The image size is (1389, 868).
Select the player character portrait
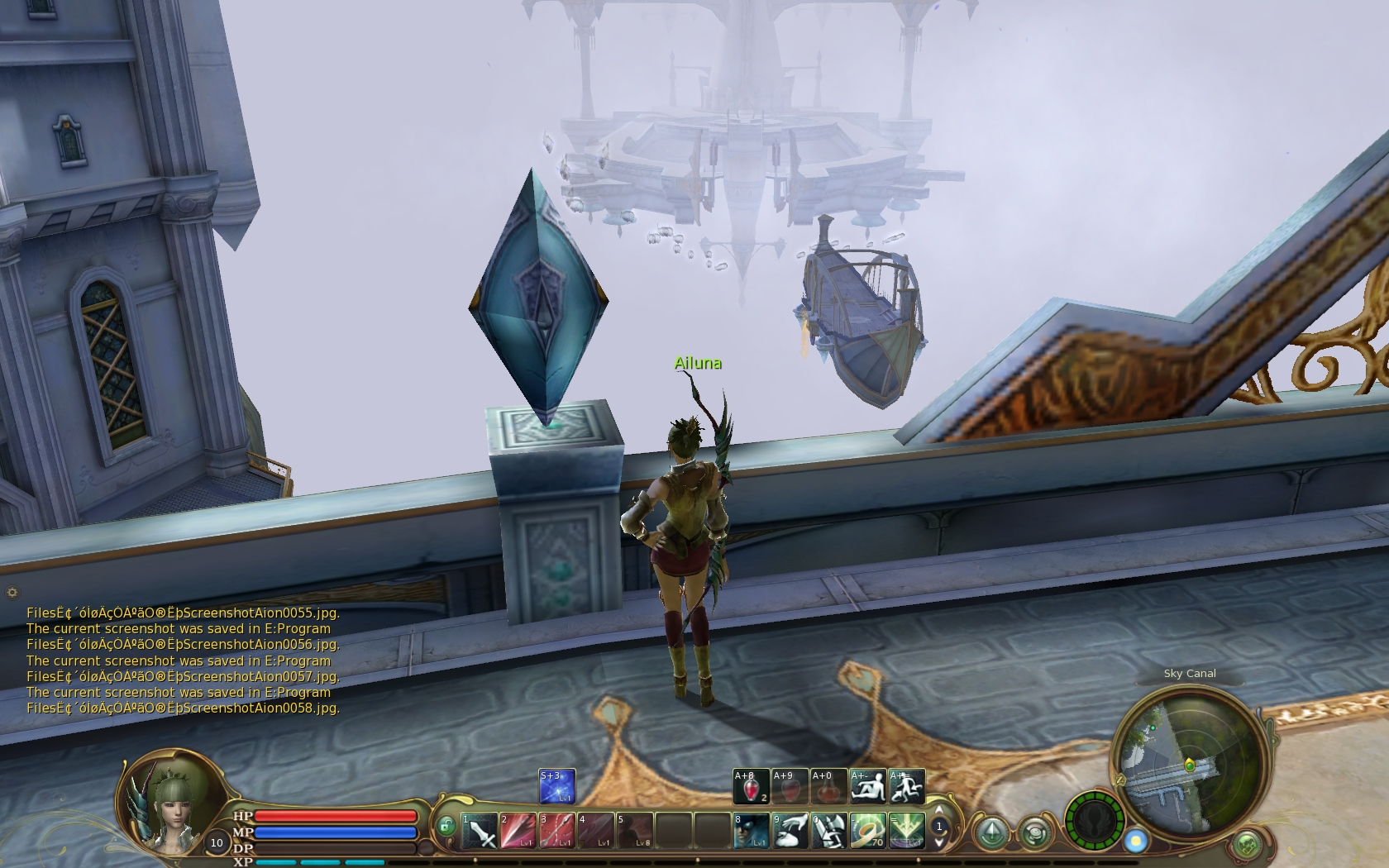pyautogui.click(x=169, y=799)
